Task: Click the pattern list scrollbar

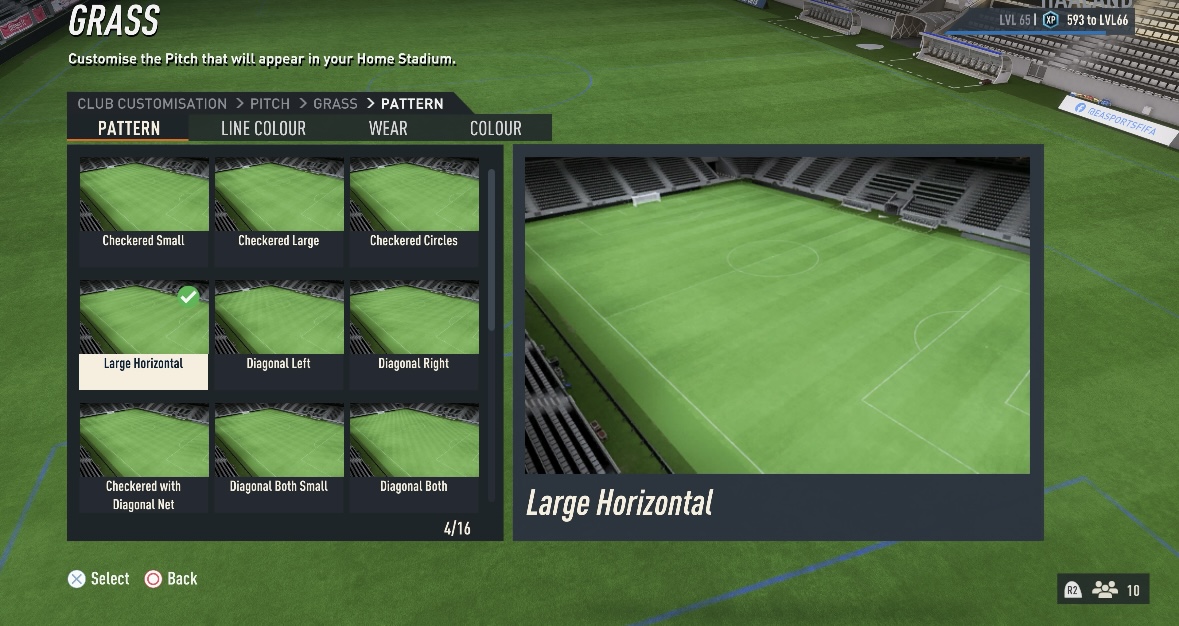Action: pyautogui.click(x=491, y=250)
